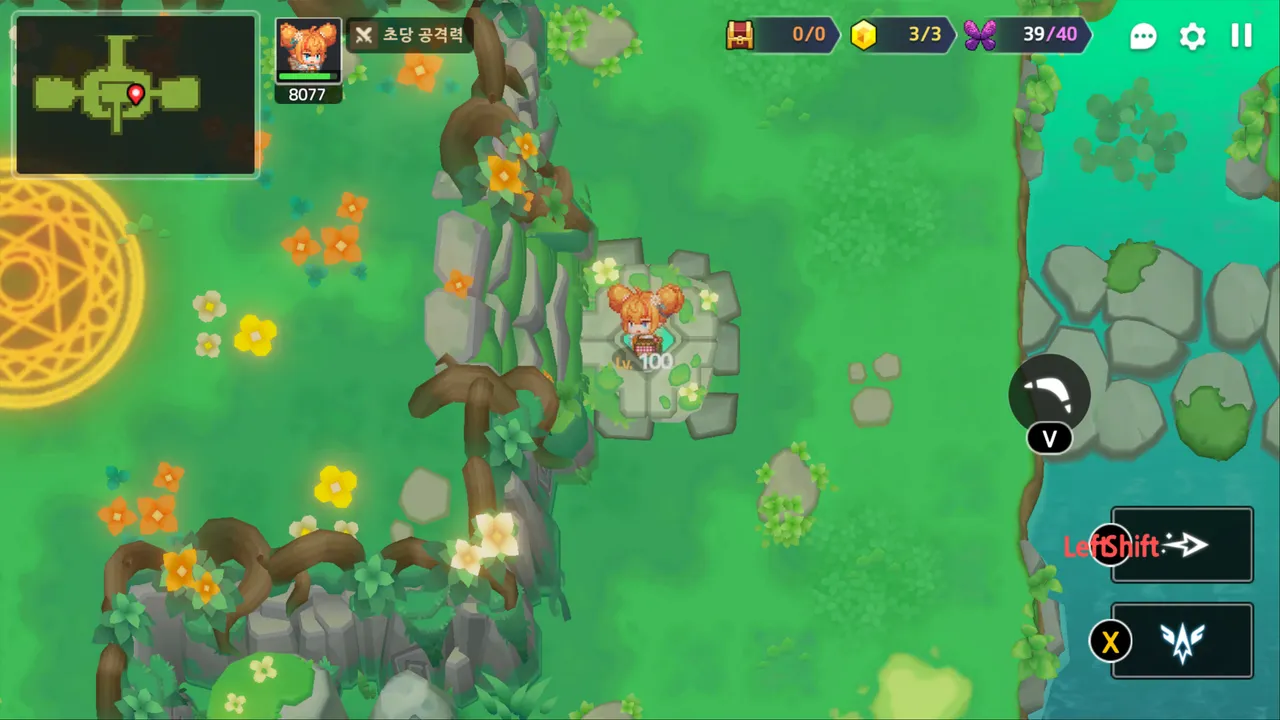Click the treasure chest counter icon
Screen dimensions: 1280x720
click(739, 35)
